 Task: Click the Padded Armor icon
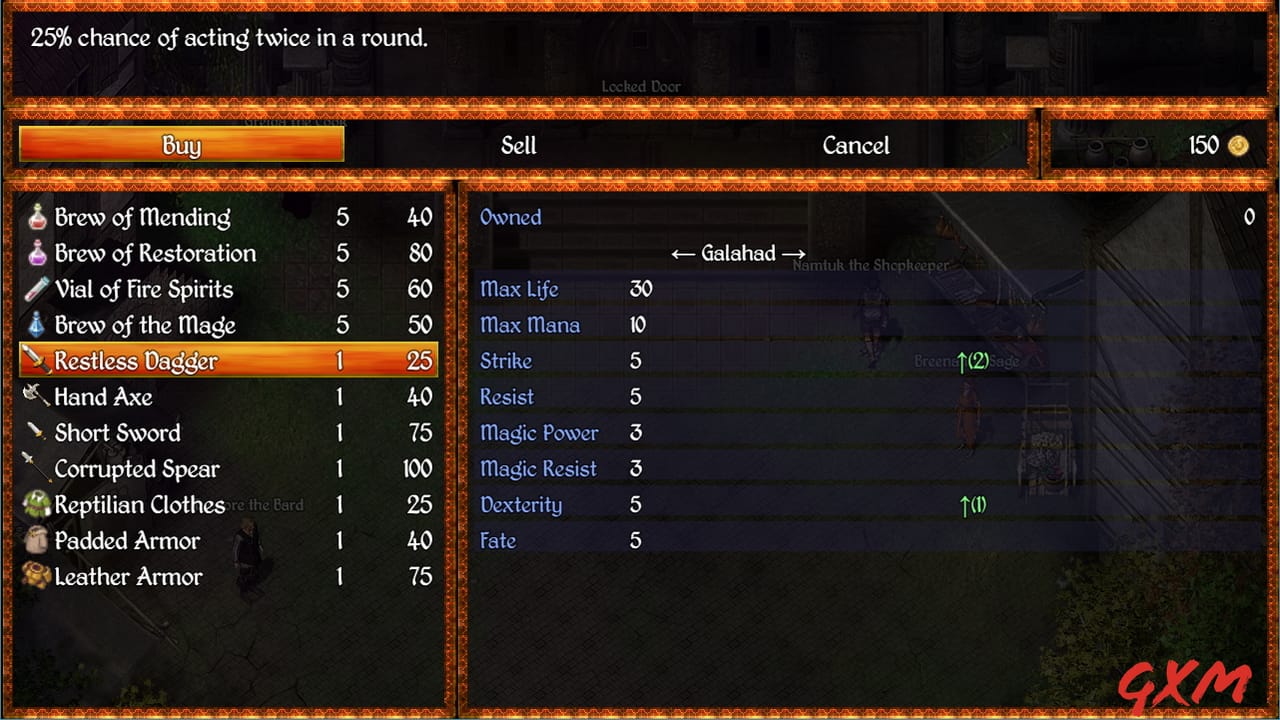pyautogui.click(x=35, y=541)
